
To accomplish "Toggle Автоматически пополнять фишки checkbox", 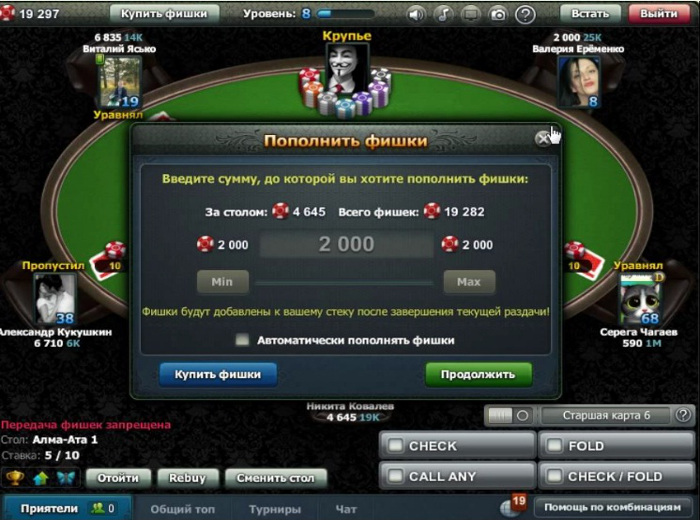I will coord(242,340).
